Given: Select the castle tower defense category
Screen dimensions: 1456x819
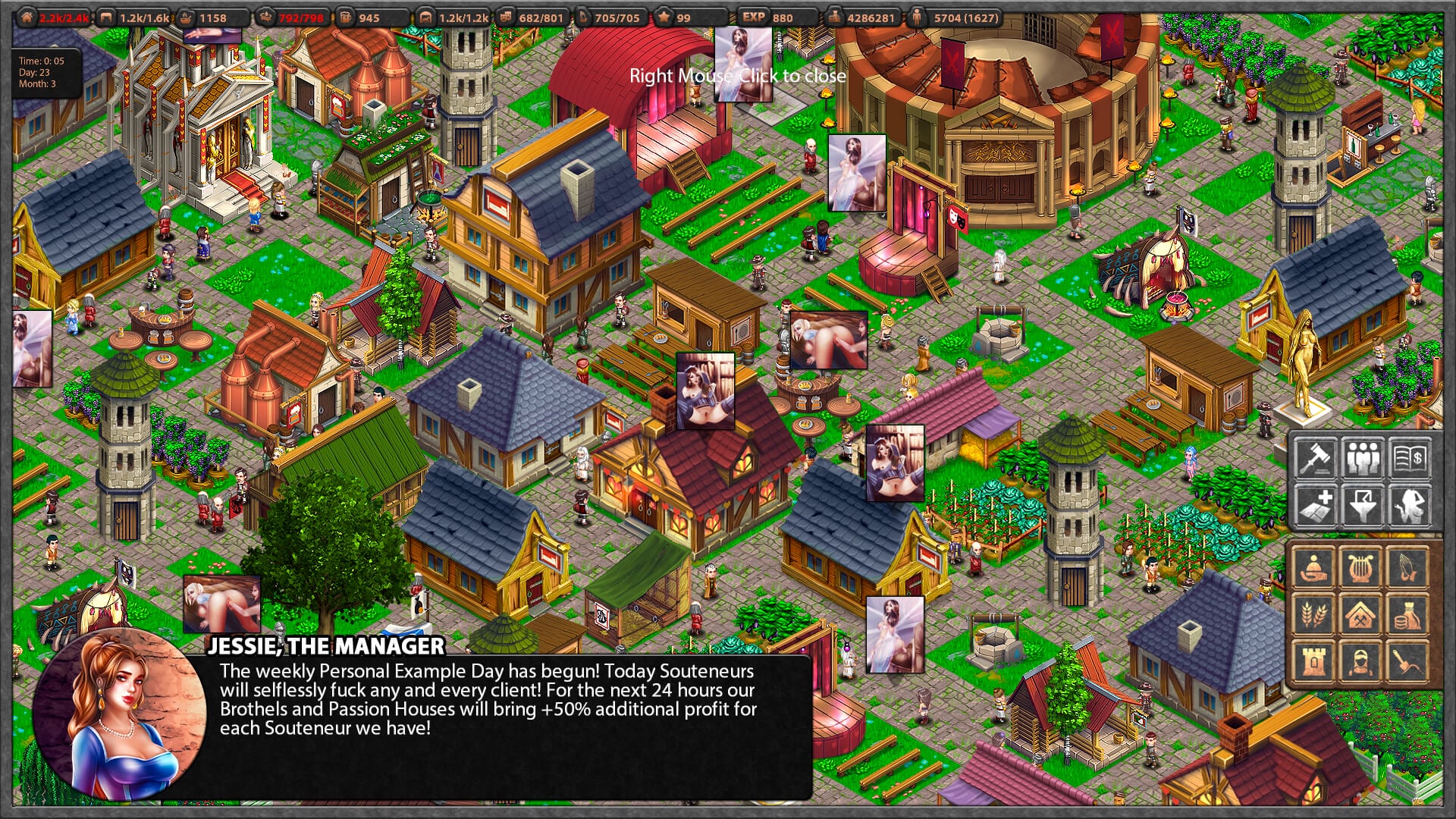Looking at the screenshot, I should pyautogui.click(x=1313, y=661).
